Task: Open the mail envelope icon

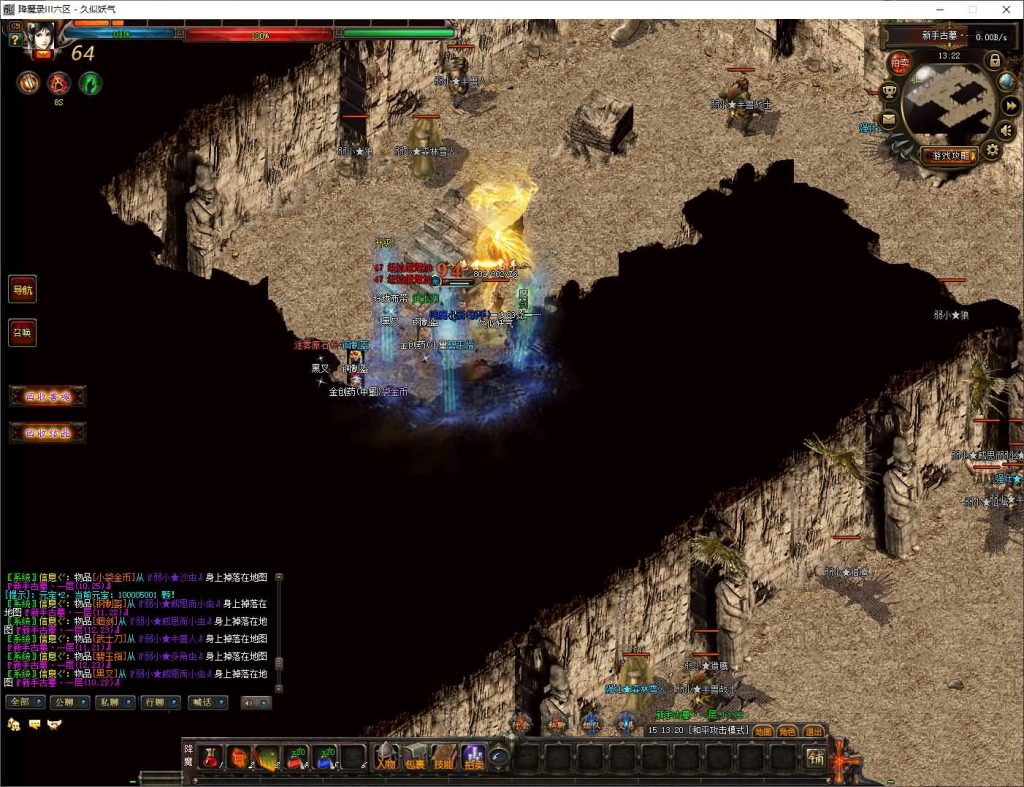Action: (888, 120)
